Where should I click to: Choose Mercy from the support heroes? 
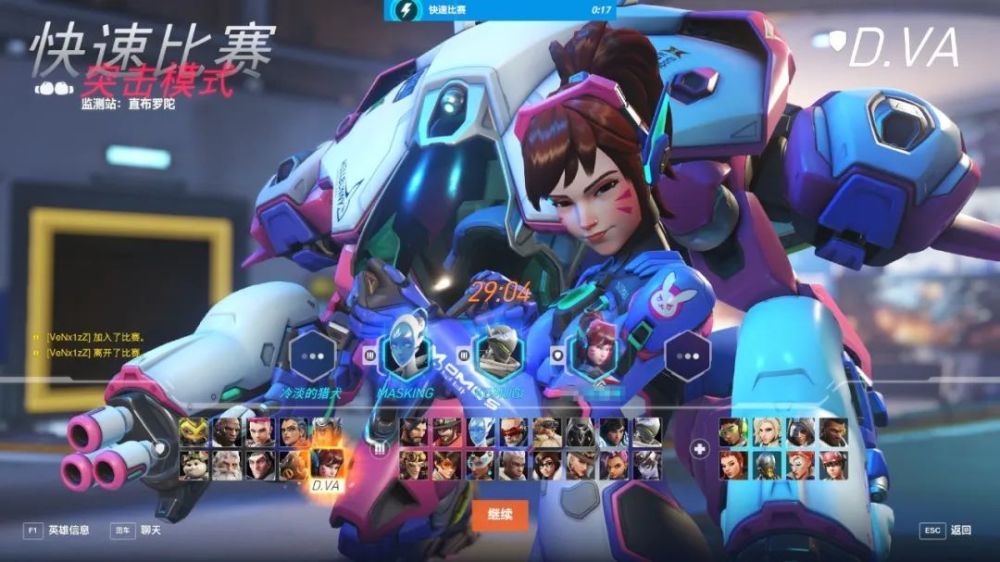(767, 432)
